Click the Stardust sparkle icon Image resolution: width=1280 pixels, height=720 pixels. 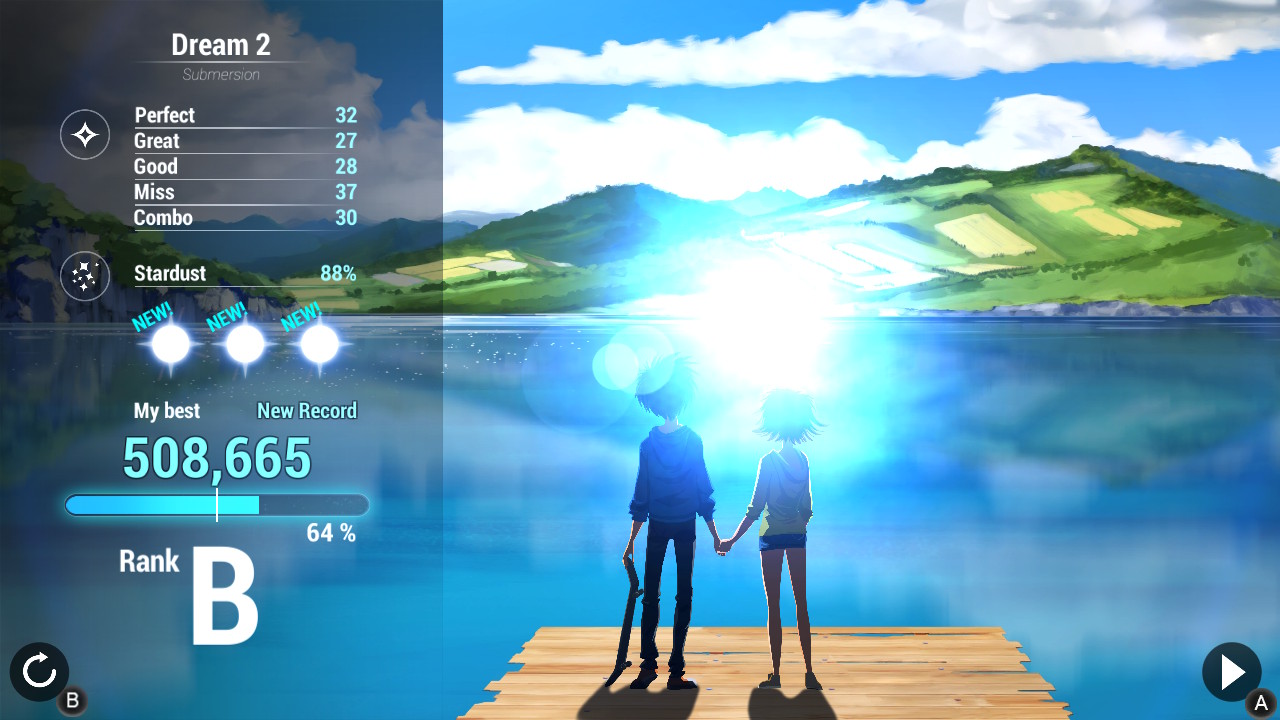pos(85,276)
